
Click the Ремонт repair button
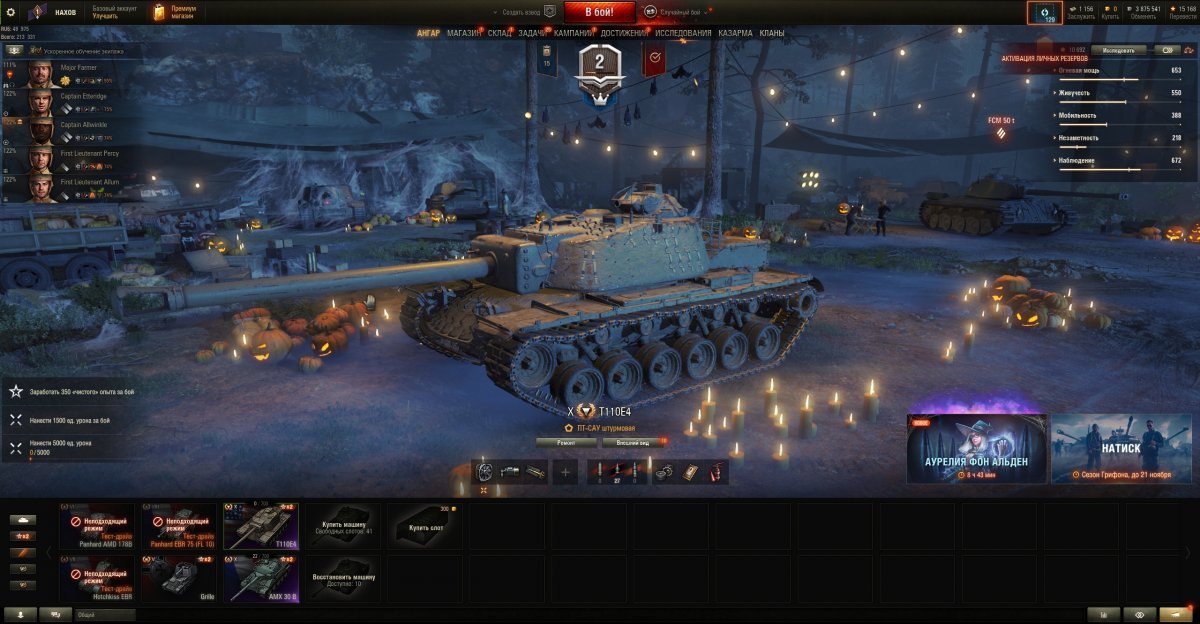click(566, 442)
